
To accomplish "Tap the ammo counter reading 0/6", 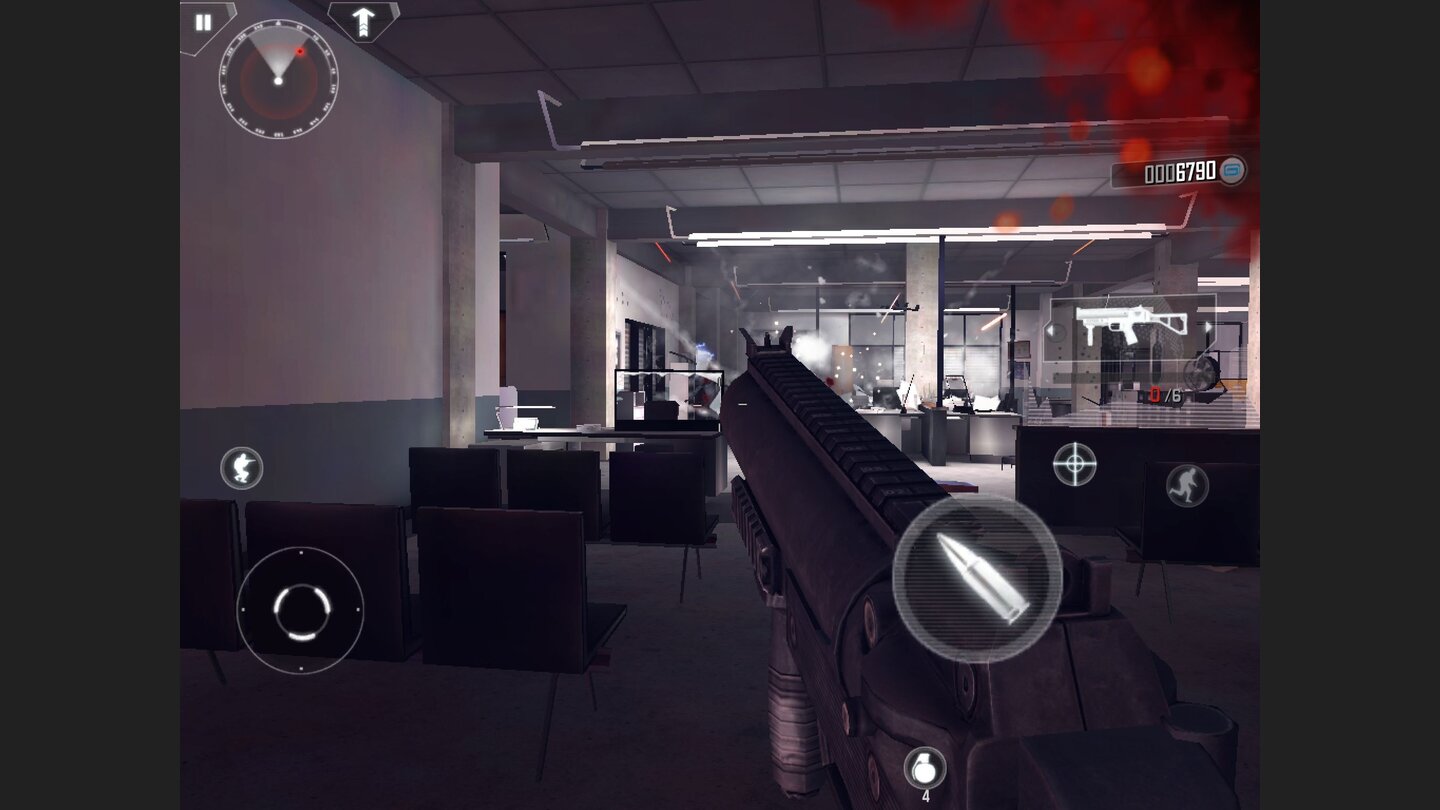I will pyautogui.click(x=1165, y=394).
